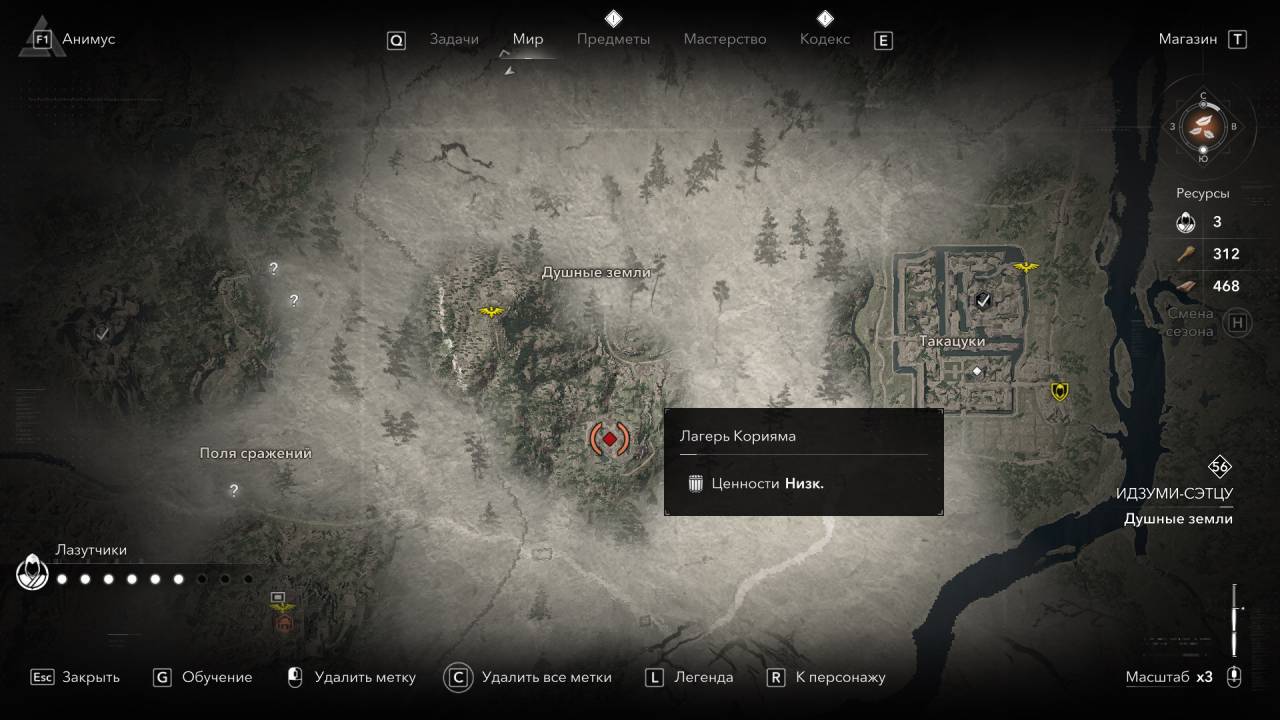The image size is (1280, 720).
Task: Click Удалить все метки
Action: tap(546, 677)
